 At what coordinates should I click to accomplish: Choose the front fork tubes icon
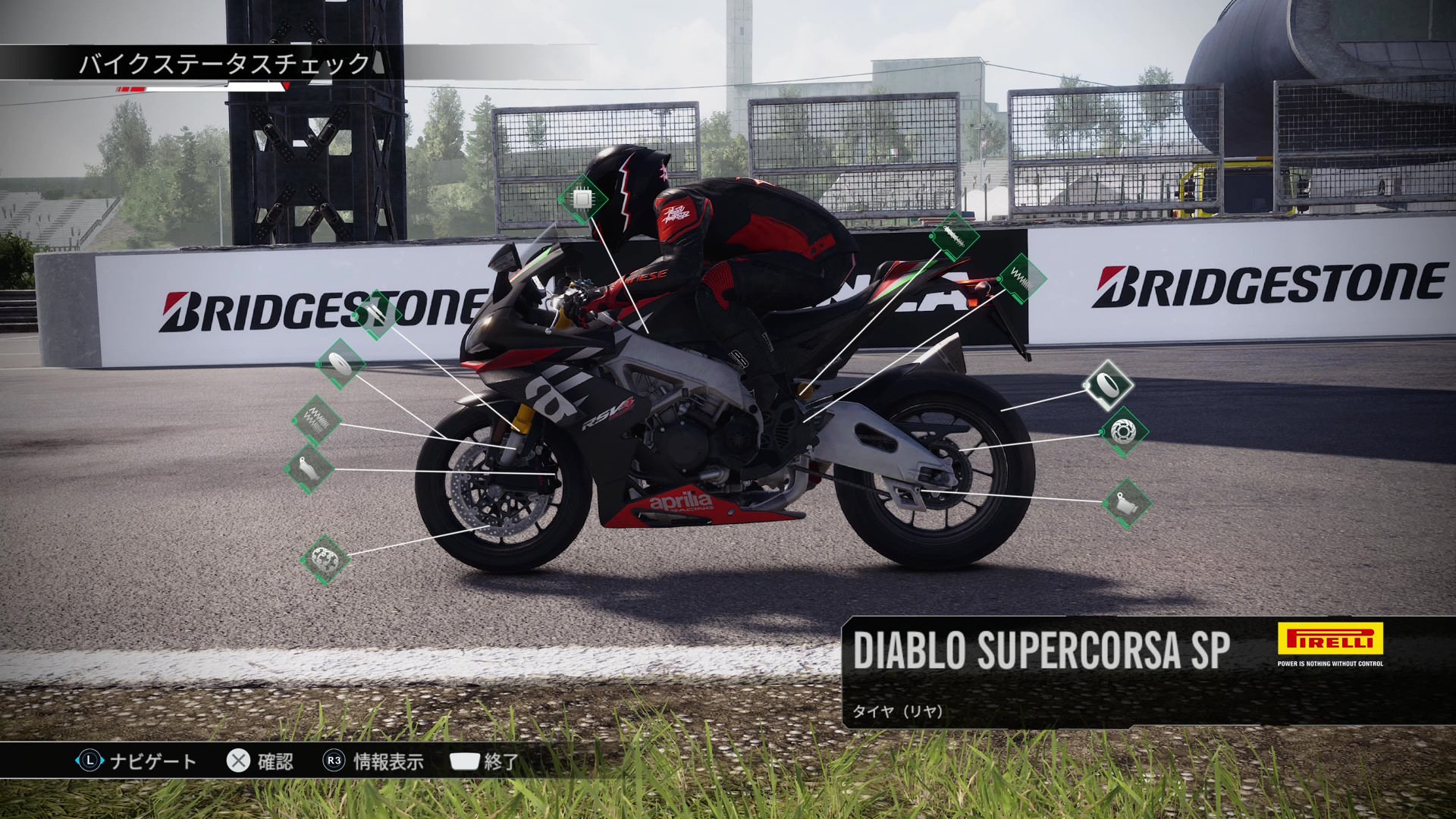377,314
